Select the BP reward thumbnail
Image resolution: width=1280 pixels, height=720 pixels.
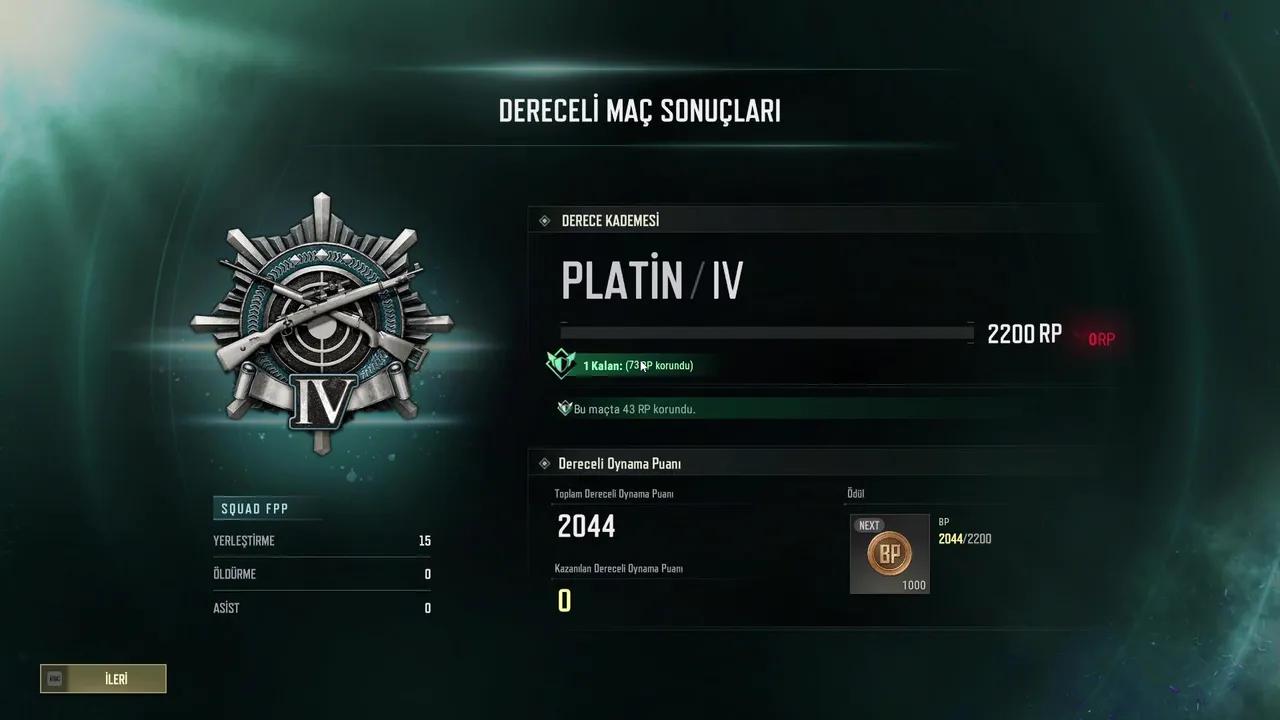point(889,554)
